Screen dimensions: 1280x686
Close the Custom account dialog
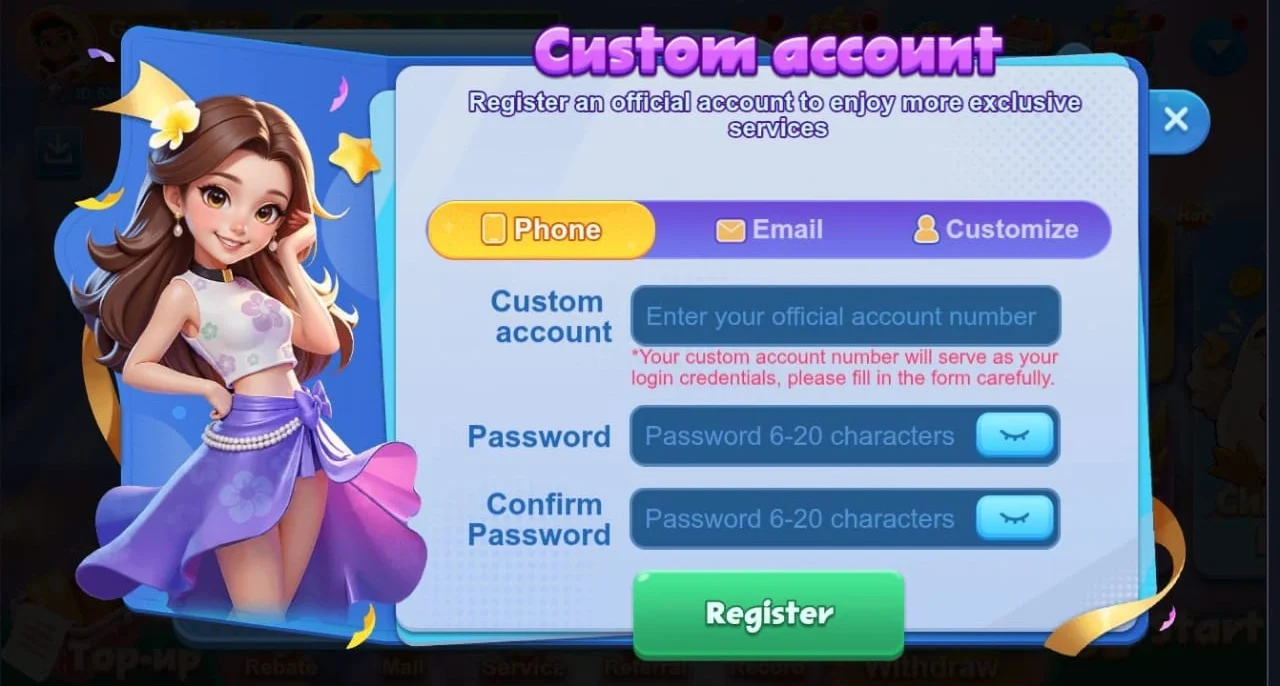(x=1176, y=120)
